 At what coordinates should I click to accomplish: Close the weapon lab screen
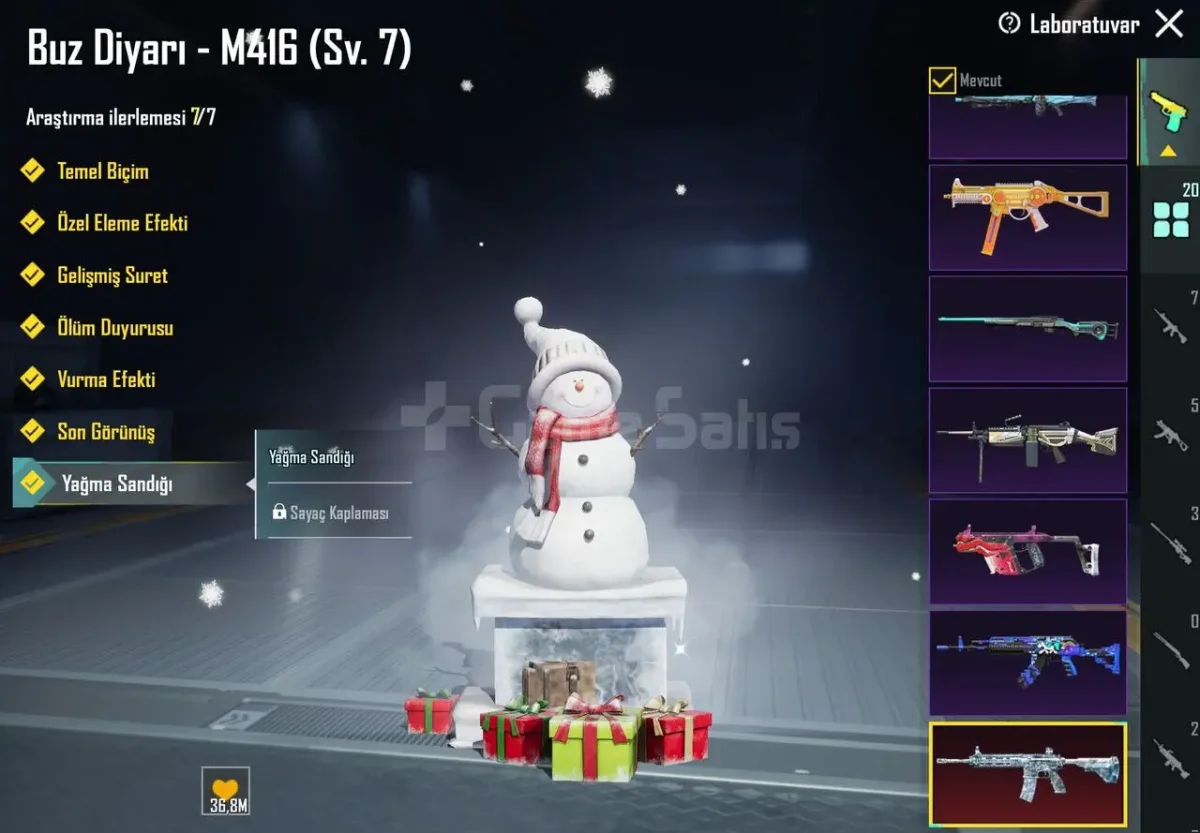click(1168, 24)
